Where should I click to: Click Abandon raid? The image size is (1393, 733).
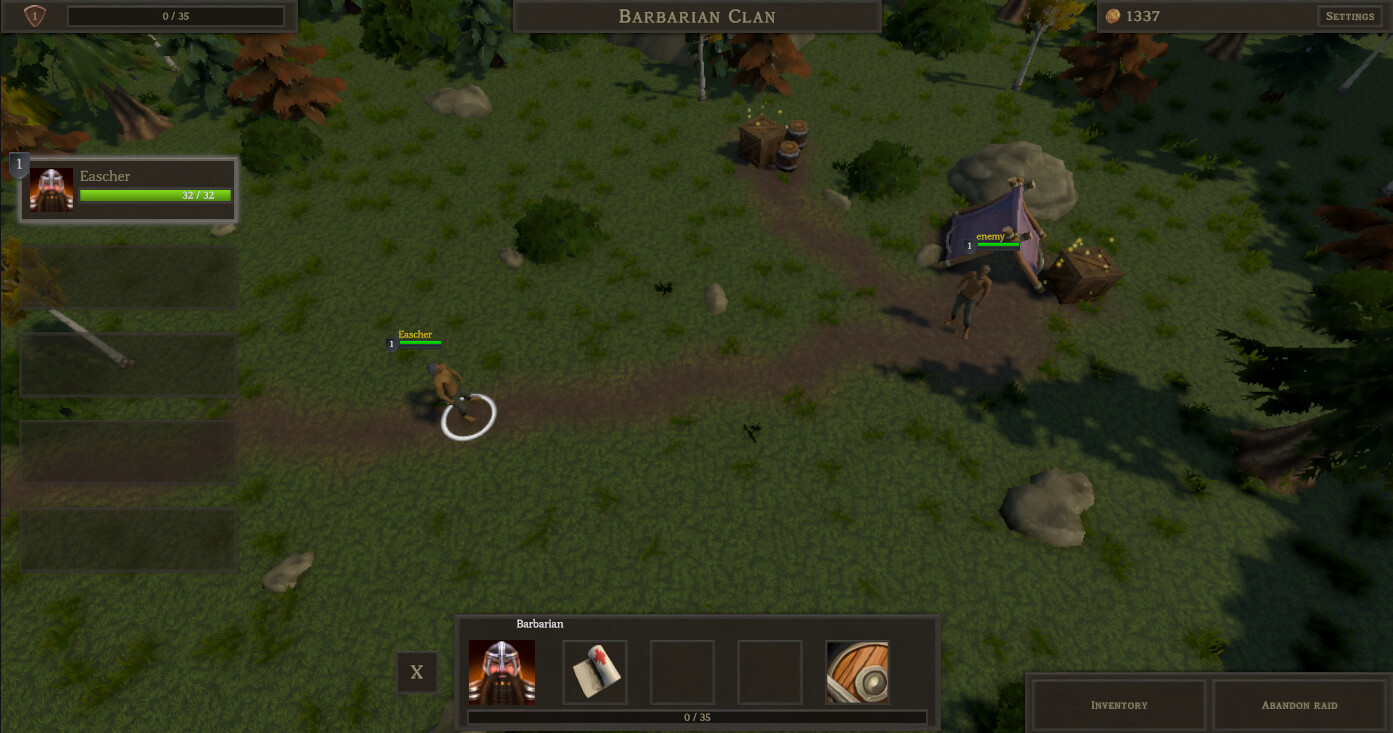coord(1299,704)
